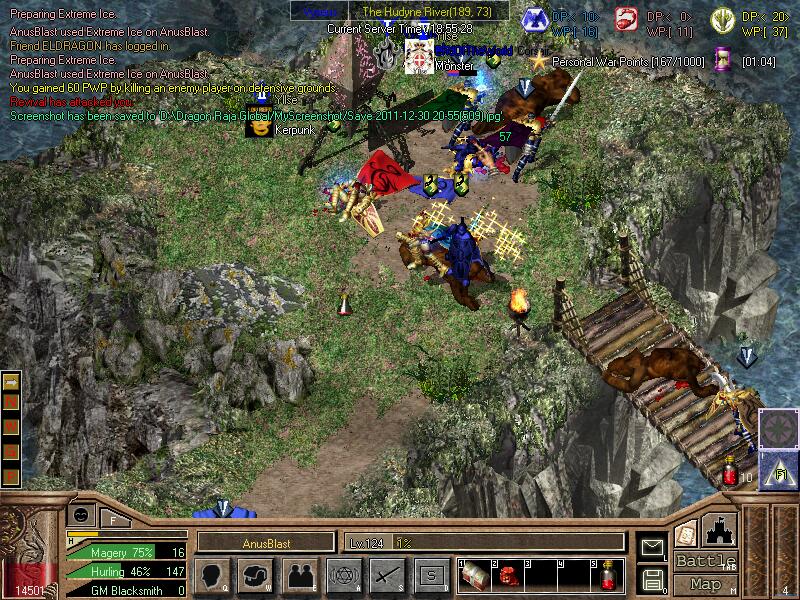Open the hexagram magic button
Image resolution: width=800 pixels, height=600 pixels.
[343, 575]
